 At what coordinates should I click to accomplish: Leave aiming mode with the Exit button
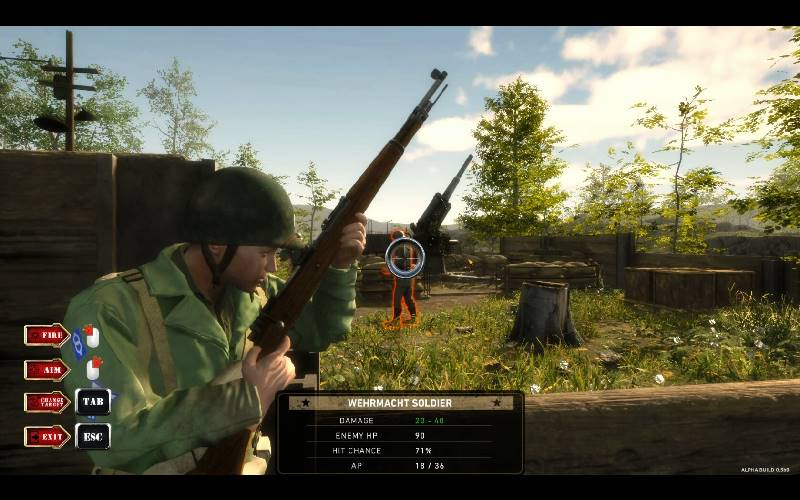[47, 436]
